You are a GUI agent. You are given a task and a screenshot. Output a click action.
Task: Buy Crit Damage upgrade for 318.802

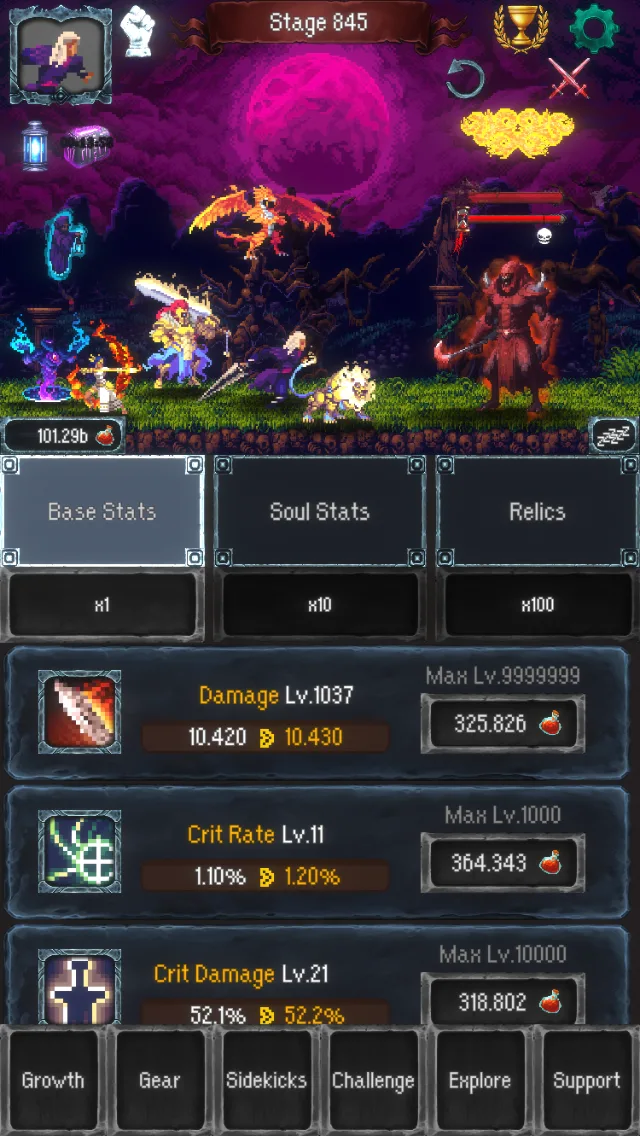503,1001
